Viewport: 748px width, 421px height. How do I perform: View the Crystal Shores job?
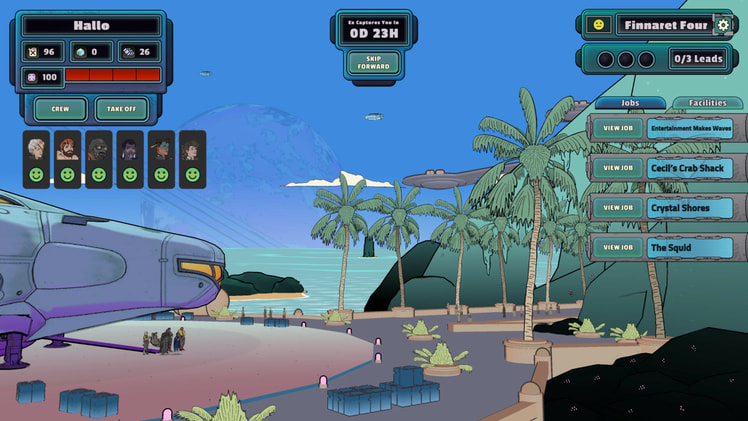click(618, 208)
